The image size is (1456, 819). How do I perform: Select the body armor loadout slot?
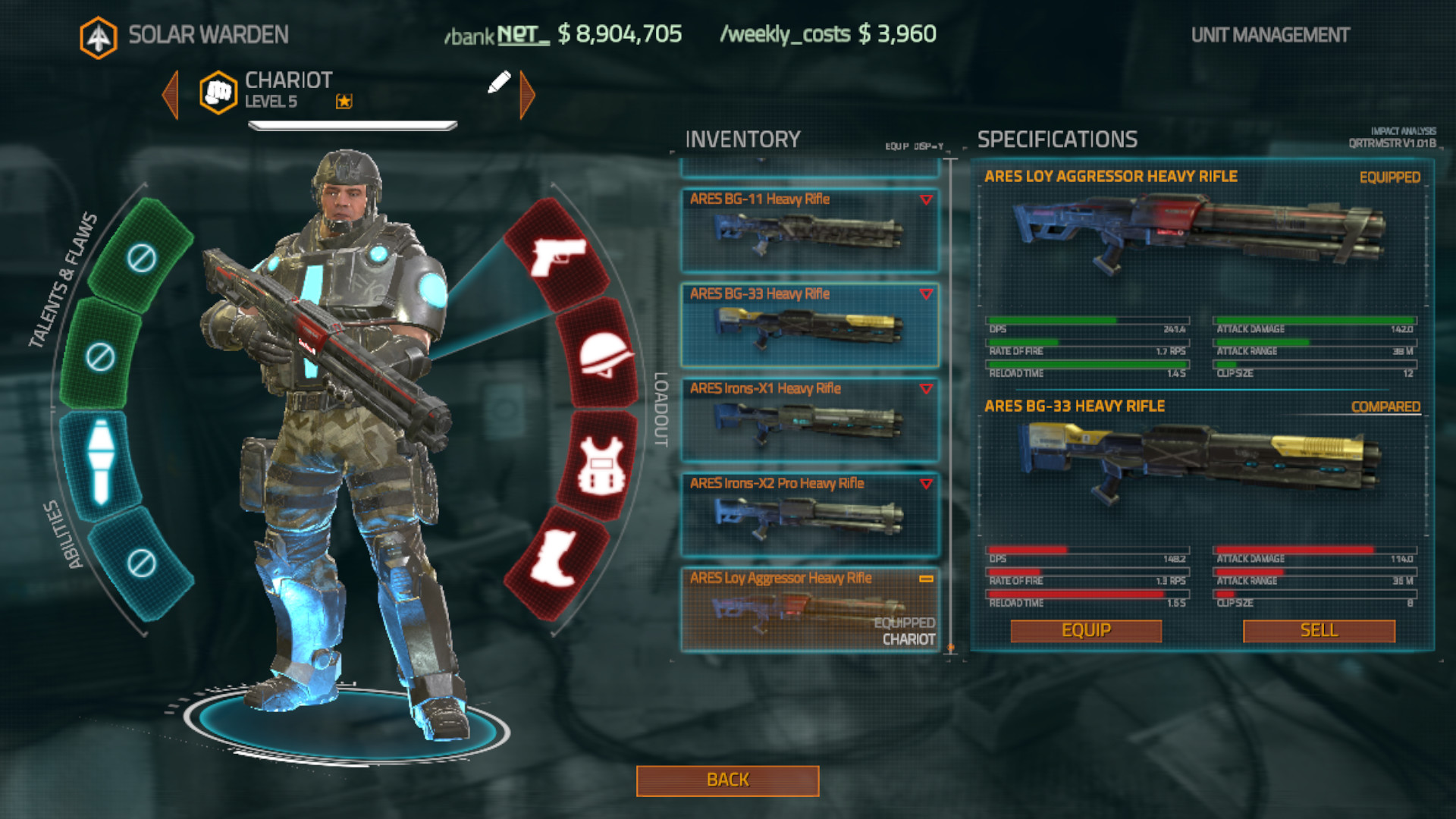(x=602, y=463)
